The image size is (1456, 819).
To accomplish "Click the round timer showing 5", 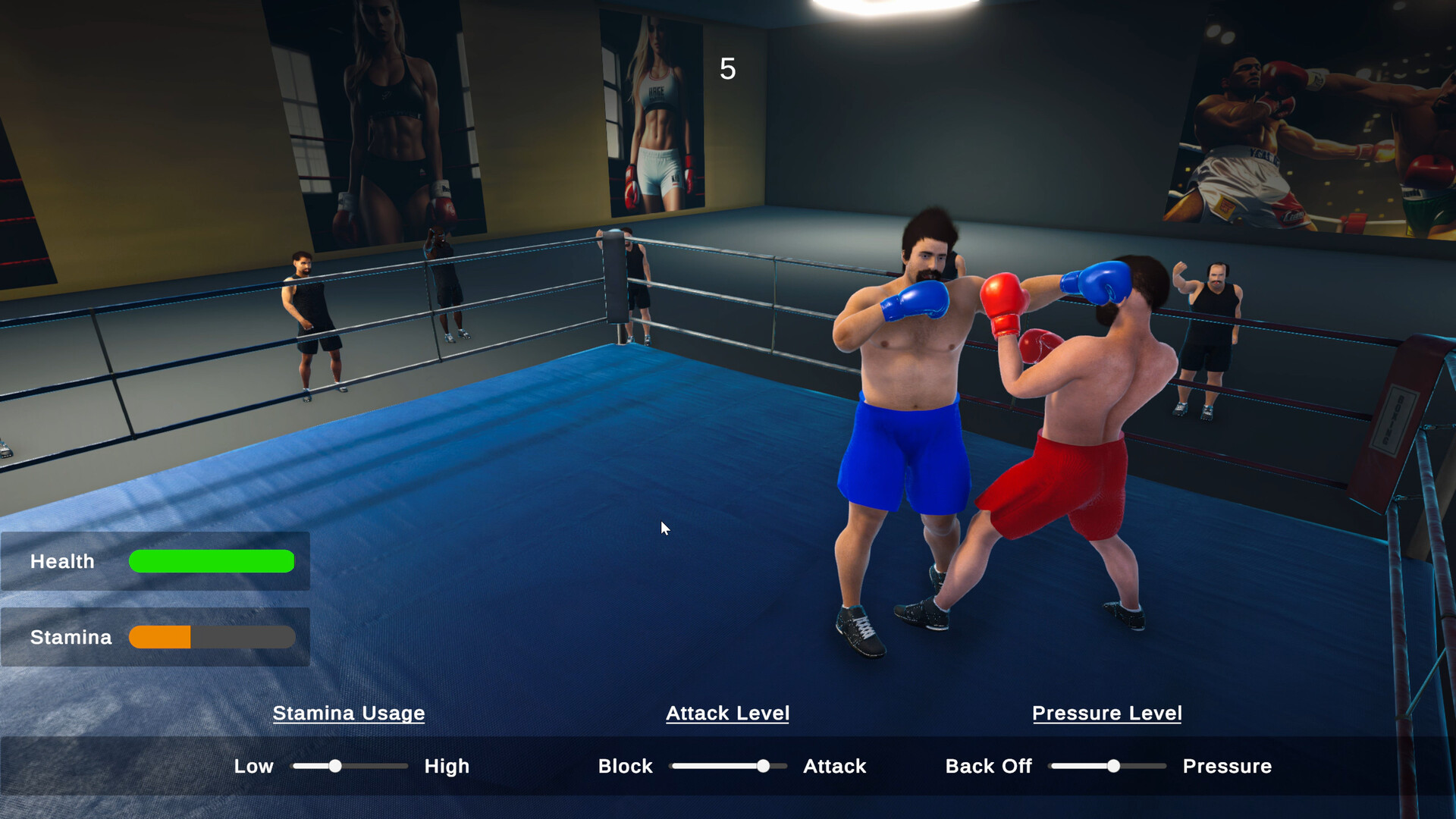I will (726, 69).
